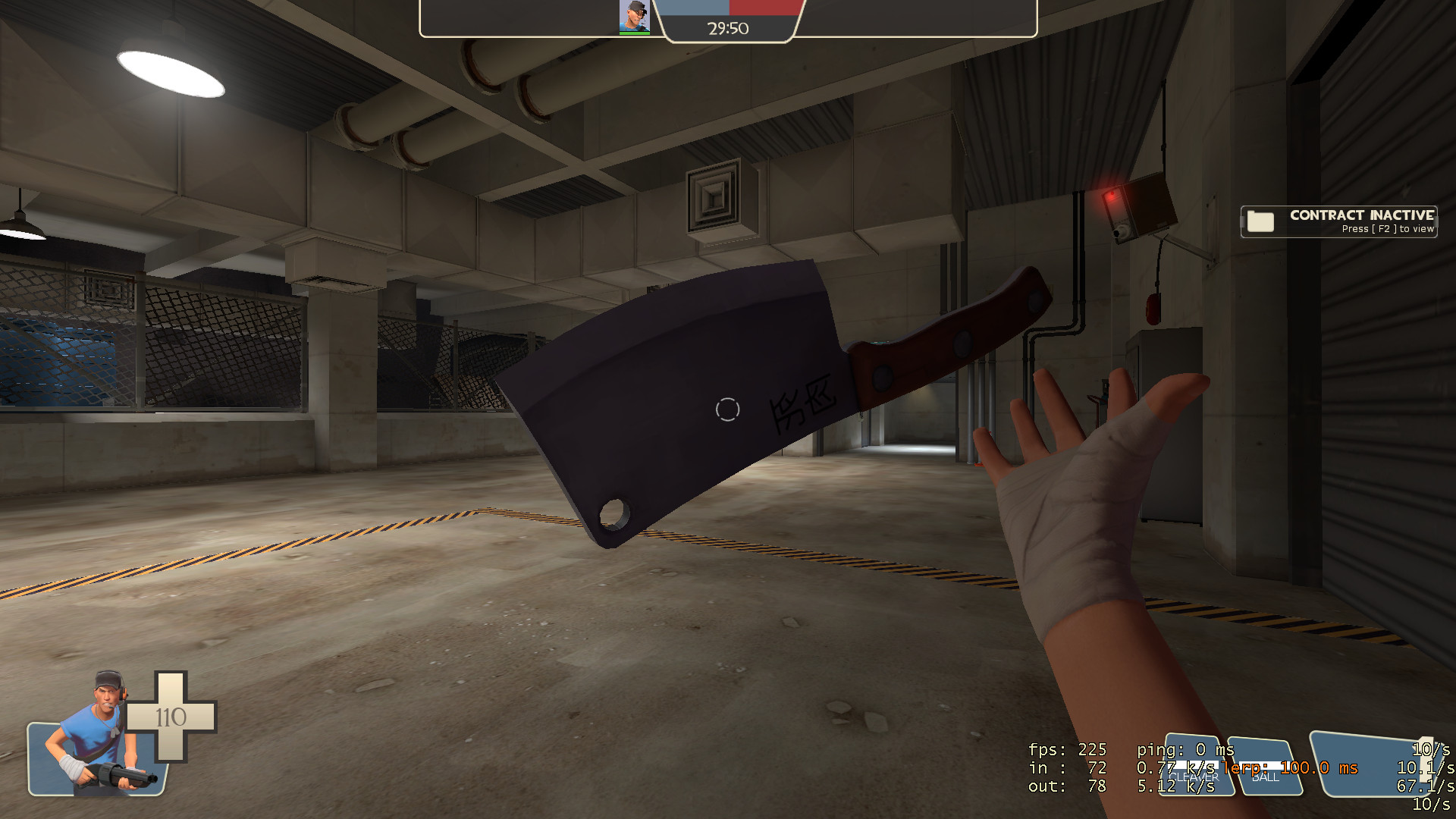1456x819 pixels.
Task: Select the crosshair circle at screen center
Action: [726, 409]
